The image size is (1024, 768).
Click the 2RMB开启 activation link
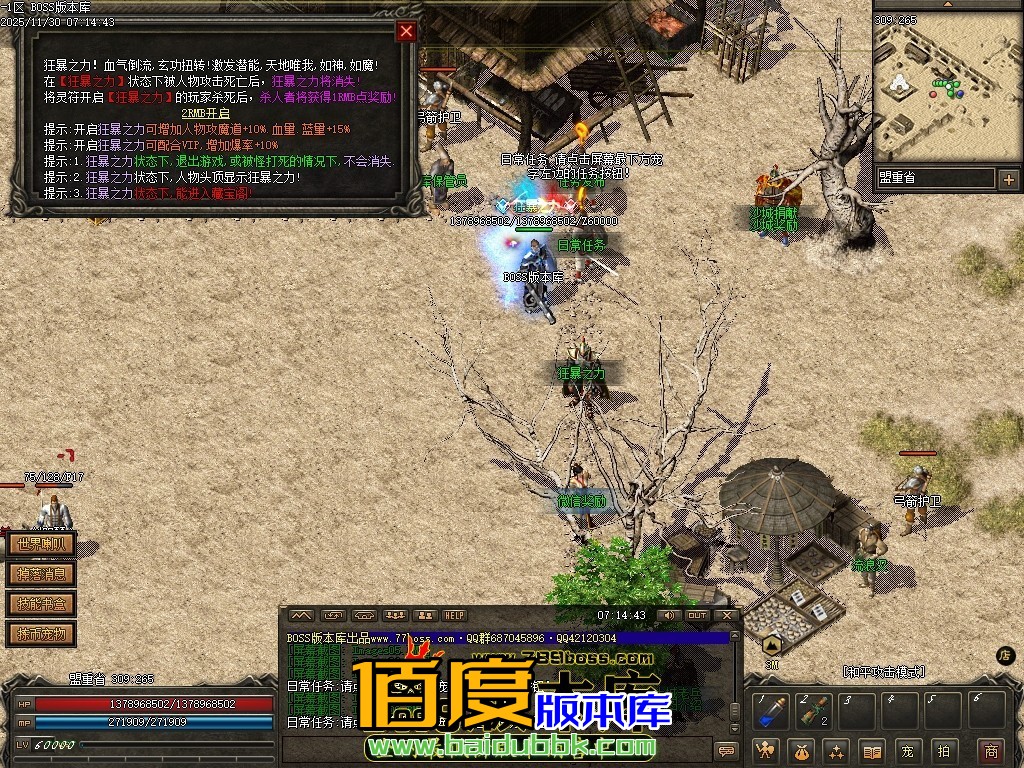tap(205, 113)
